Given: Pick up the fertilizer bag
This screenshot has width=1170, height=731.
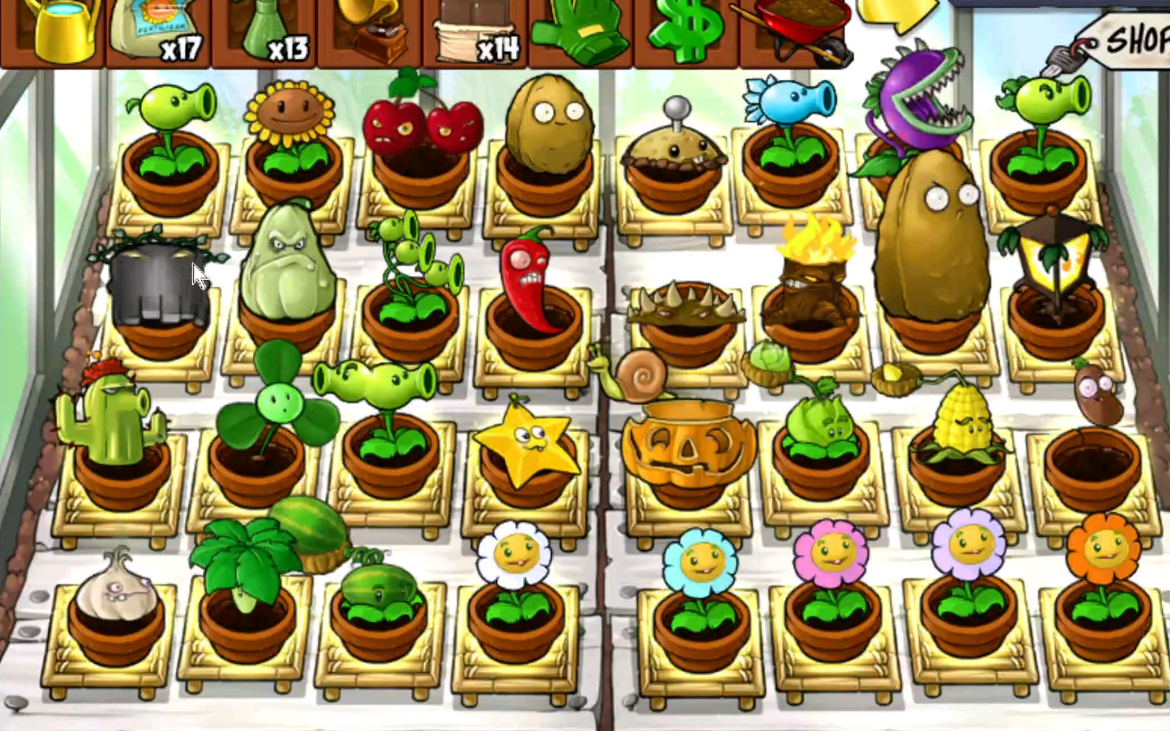Looking at the screenshot, I should coord(160,30).
